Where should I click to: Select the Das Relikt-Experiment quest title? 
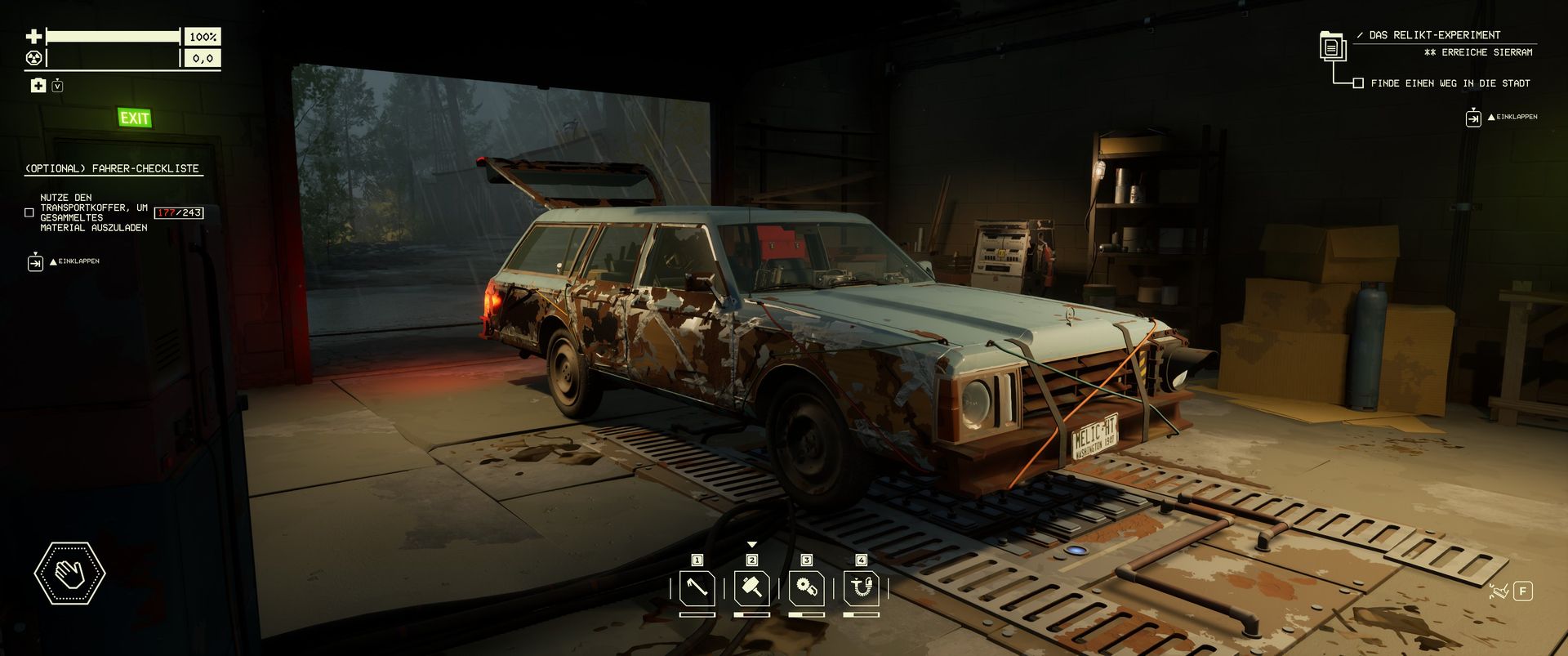[x=1434, y=35]
